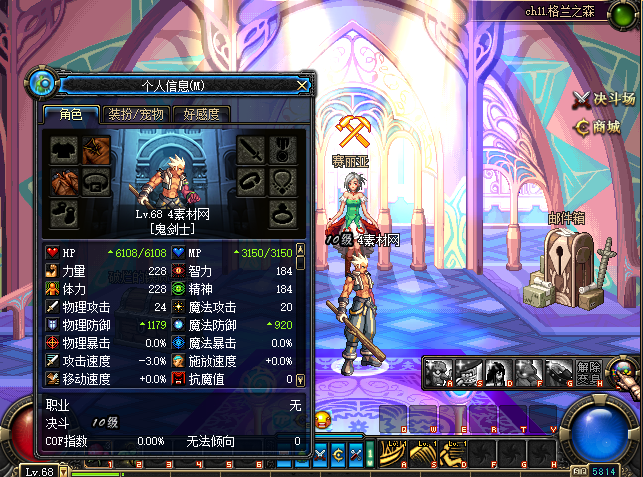Choose the necklace equipment slot

[x=284, y=182]
